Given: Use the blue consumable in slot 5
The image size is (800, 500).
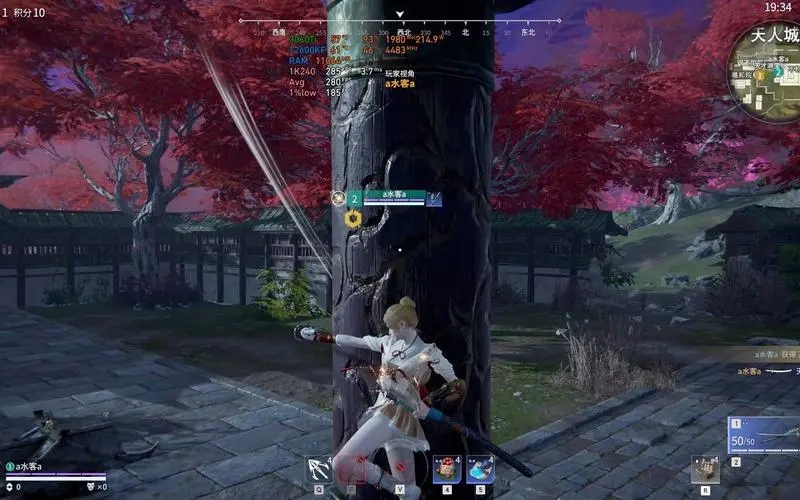Looking at the screenshot, I should tap(480, 468).
